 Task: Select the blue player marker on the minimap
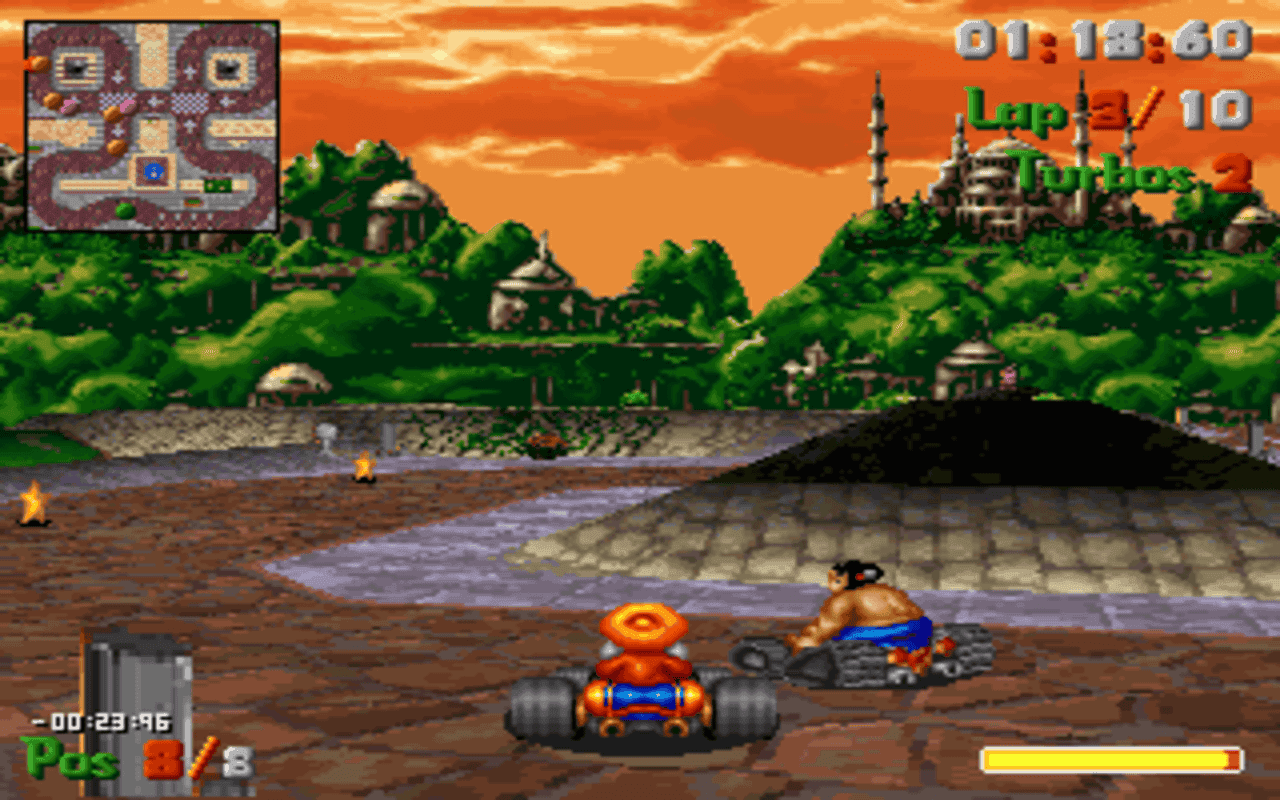[154, 170]
